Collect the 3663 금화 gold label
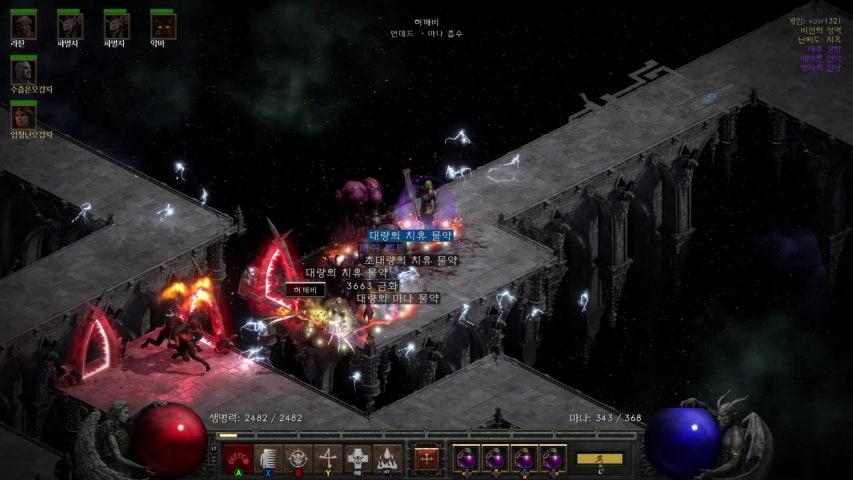This screenshot has height=480, width=853. 375,285
